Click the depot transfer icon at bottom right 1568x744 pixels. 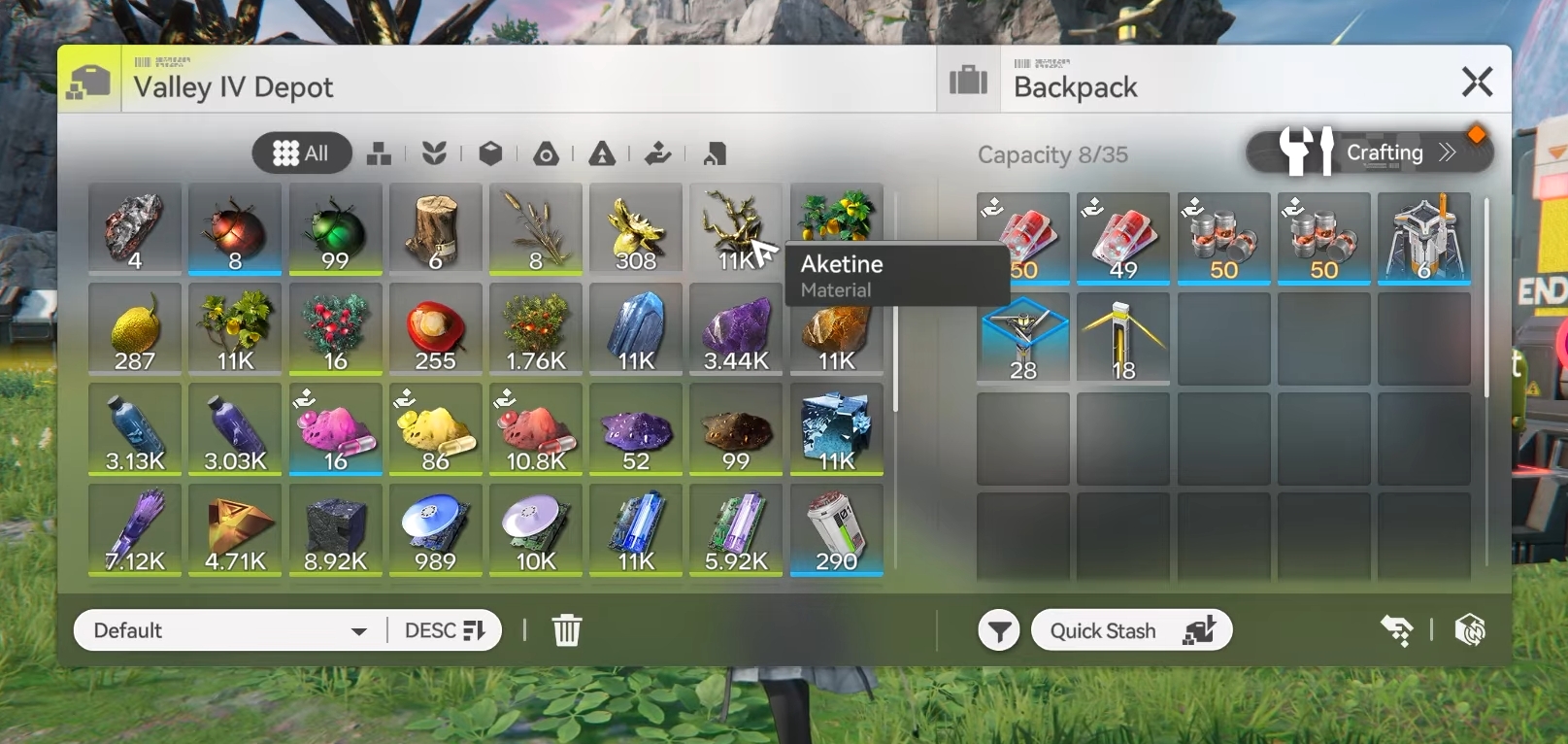pyautogui.click(x=1398, y=629)
